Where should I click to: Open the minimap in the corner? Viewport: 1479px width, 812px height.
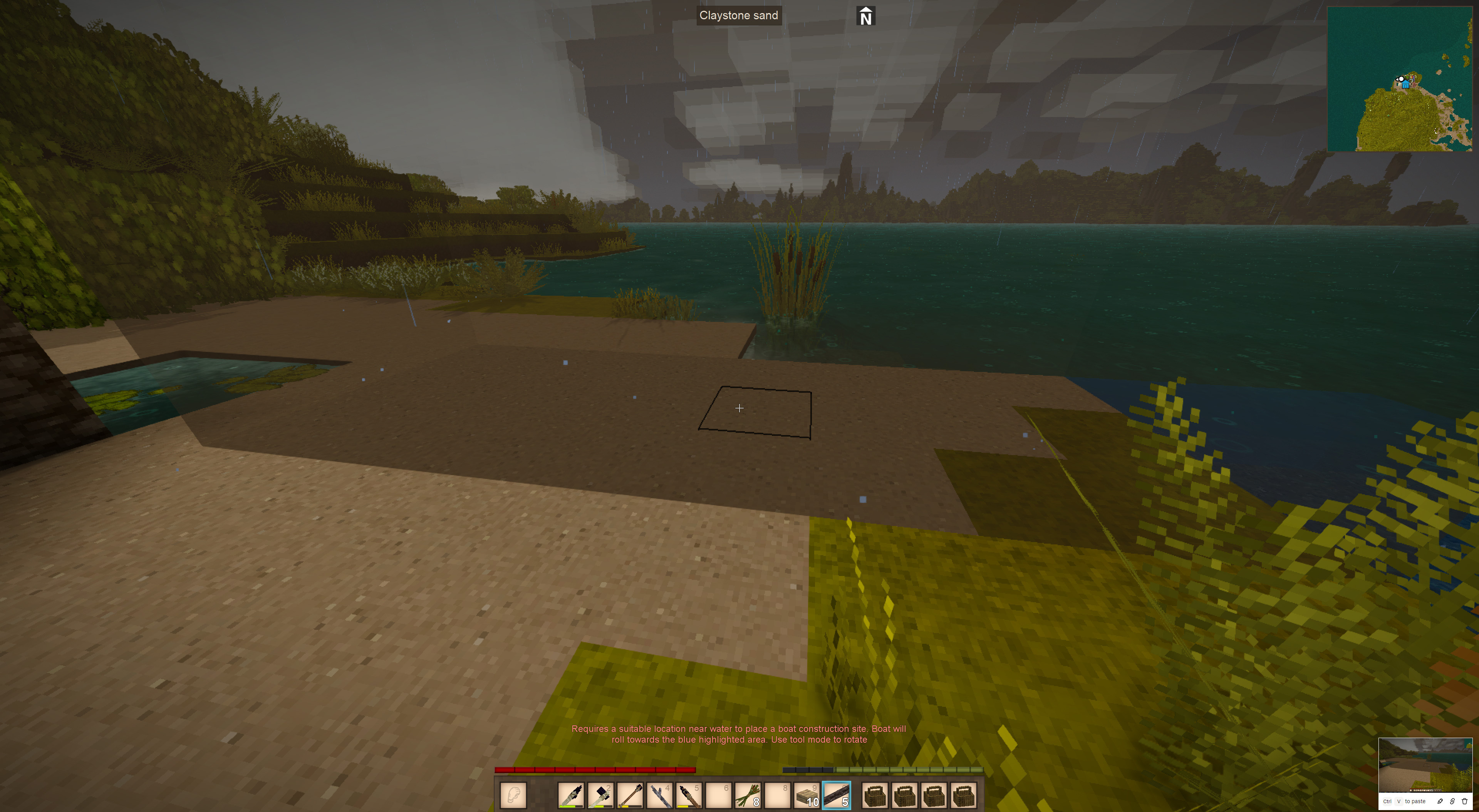click(1399, 79)
